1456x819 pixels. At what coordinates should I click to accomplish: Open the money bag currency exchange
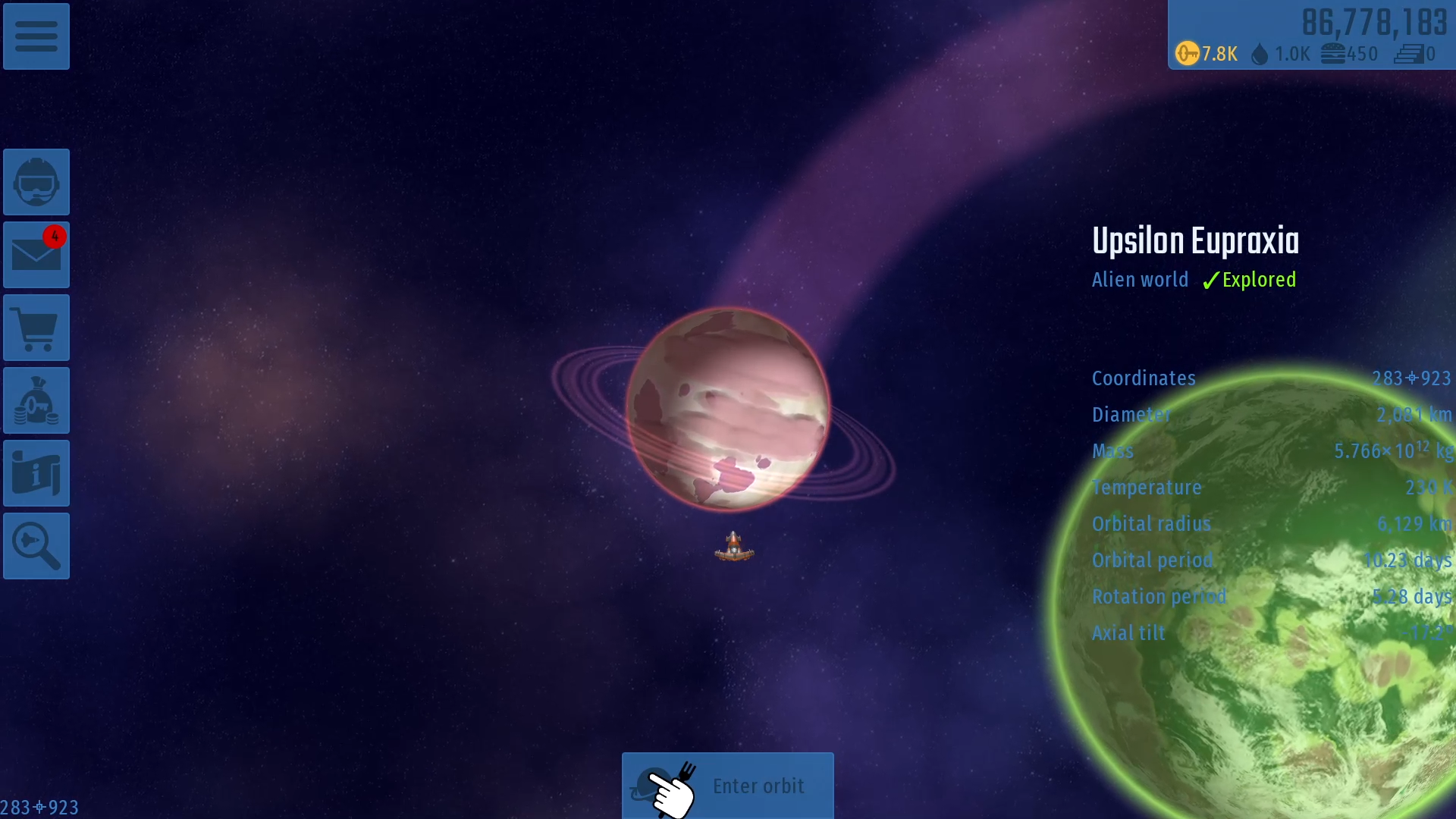[x=36, y=400]
